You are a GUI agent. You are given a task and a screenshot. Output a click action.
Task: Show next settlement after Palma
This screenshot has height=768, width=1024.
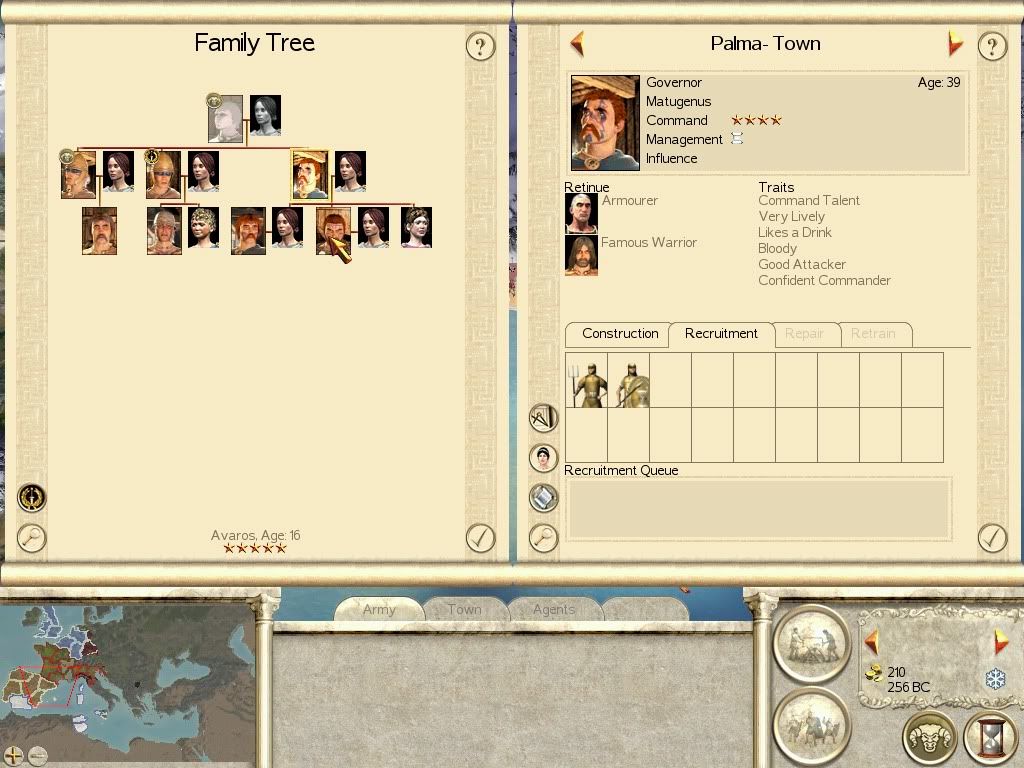[954, 44]
